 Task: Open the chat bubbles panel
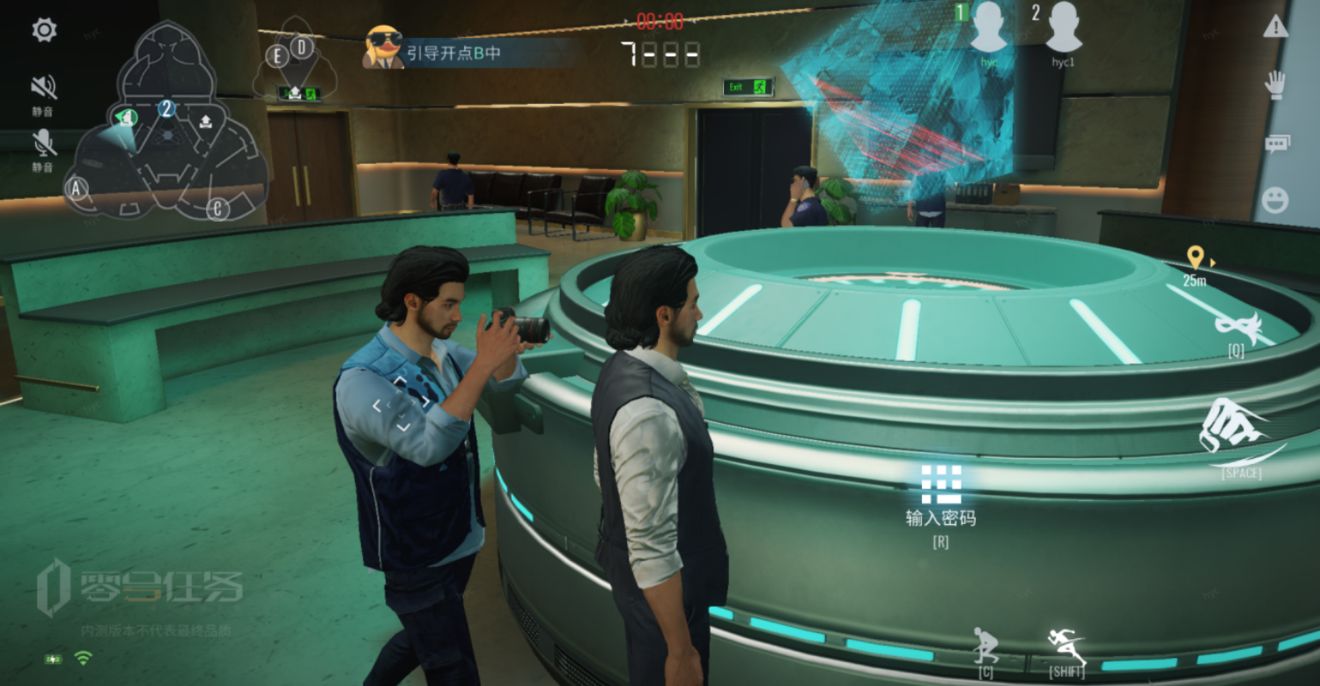pos(1276,143)
